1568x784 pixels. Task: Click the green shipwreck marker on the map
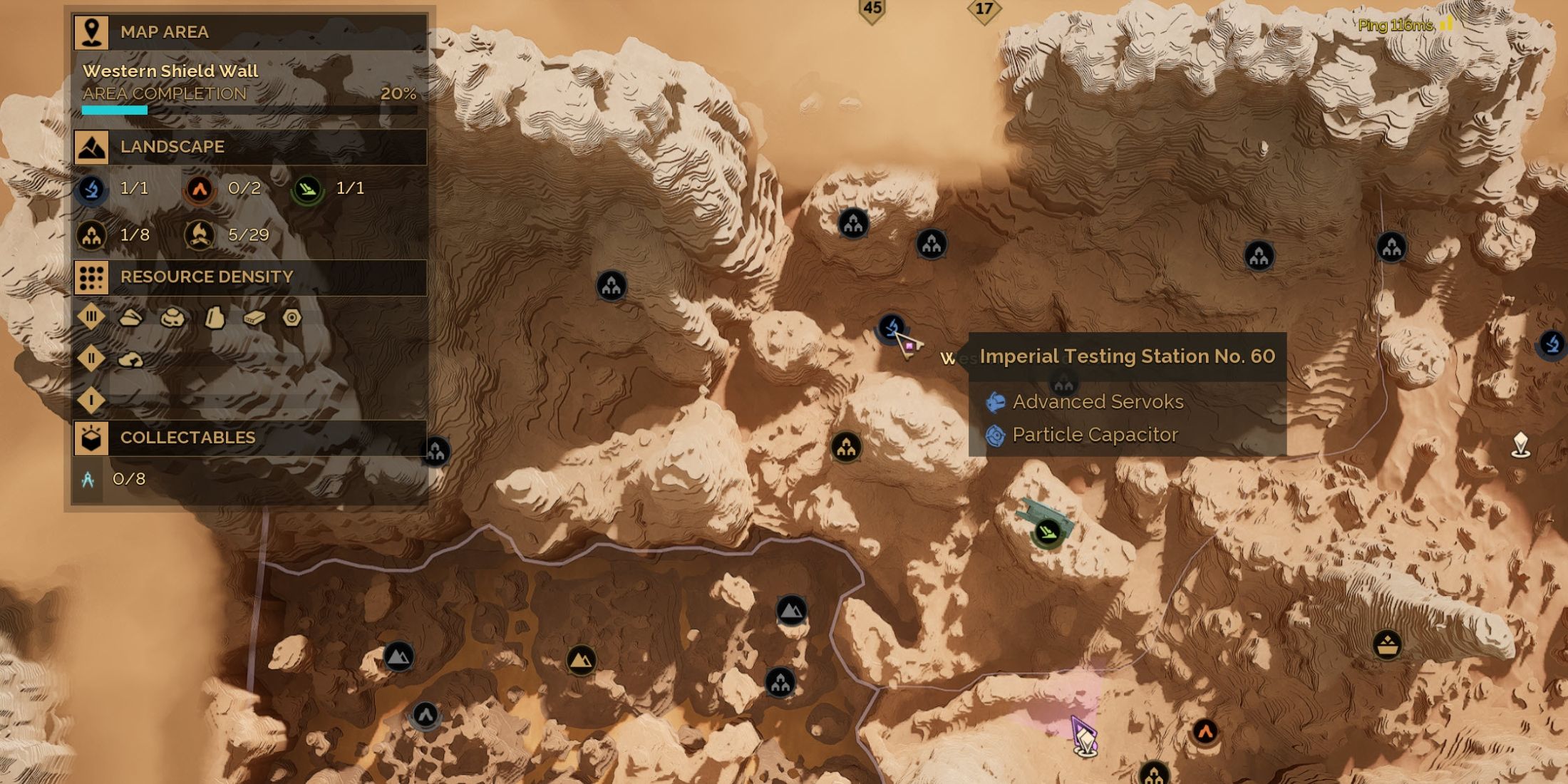[x=1047, y=532]
